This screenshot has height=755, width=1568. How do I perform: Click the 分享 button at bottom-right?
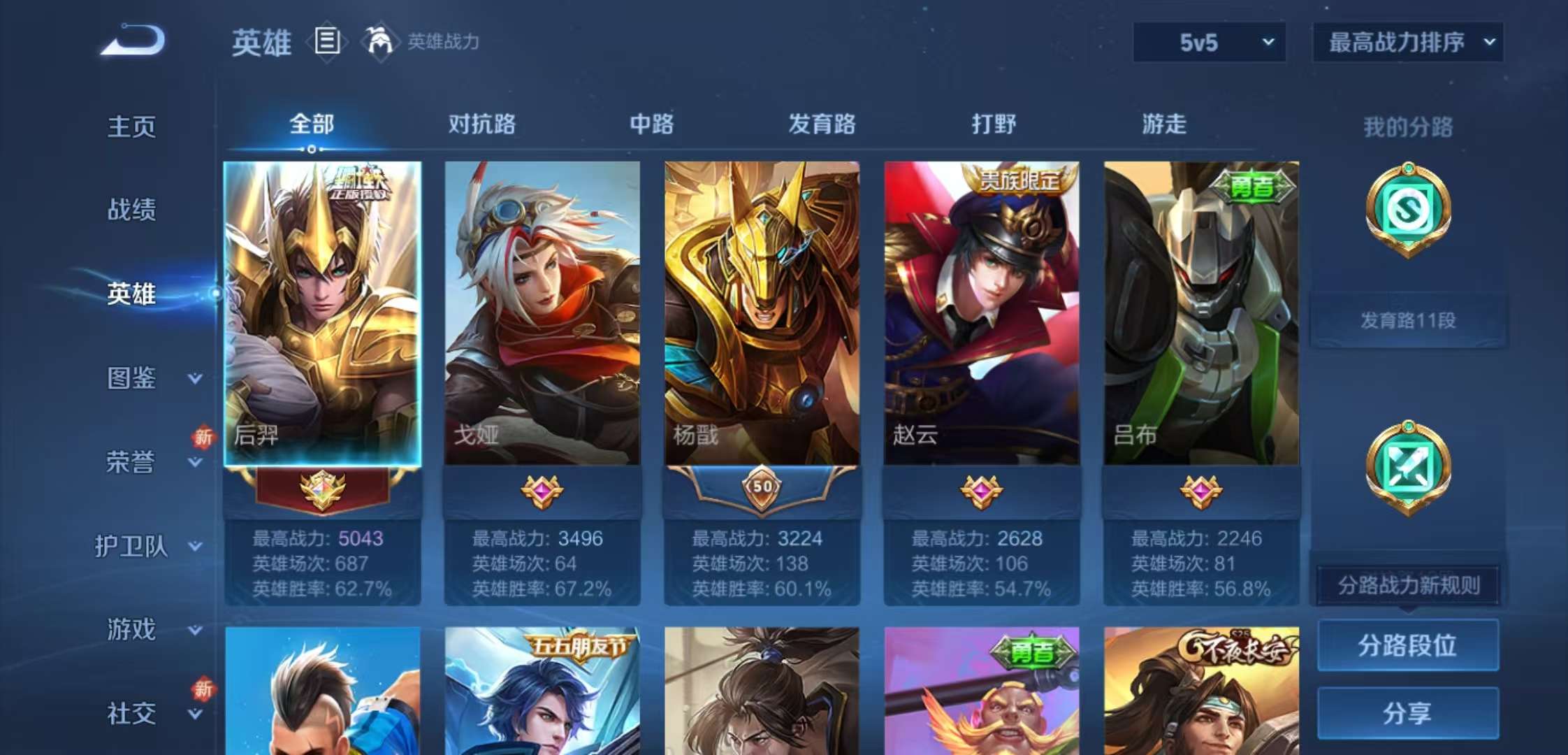click(x=1407, y=713)
